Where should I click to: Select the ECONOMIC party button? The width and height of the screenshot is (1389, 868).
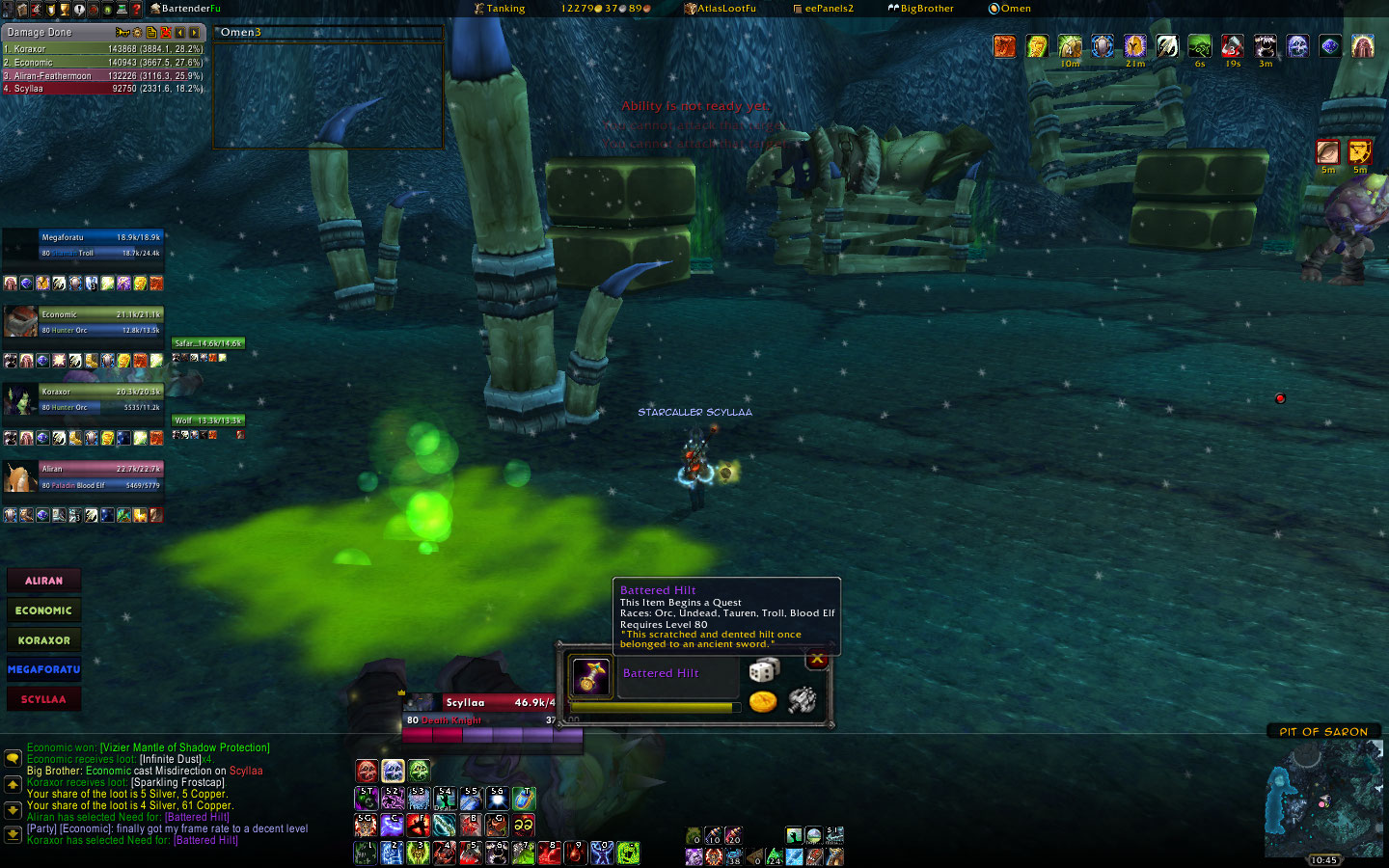pos(43,610)
